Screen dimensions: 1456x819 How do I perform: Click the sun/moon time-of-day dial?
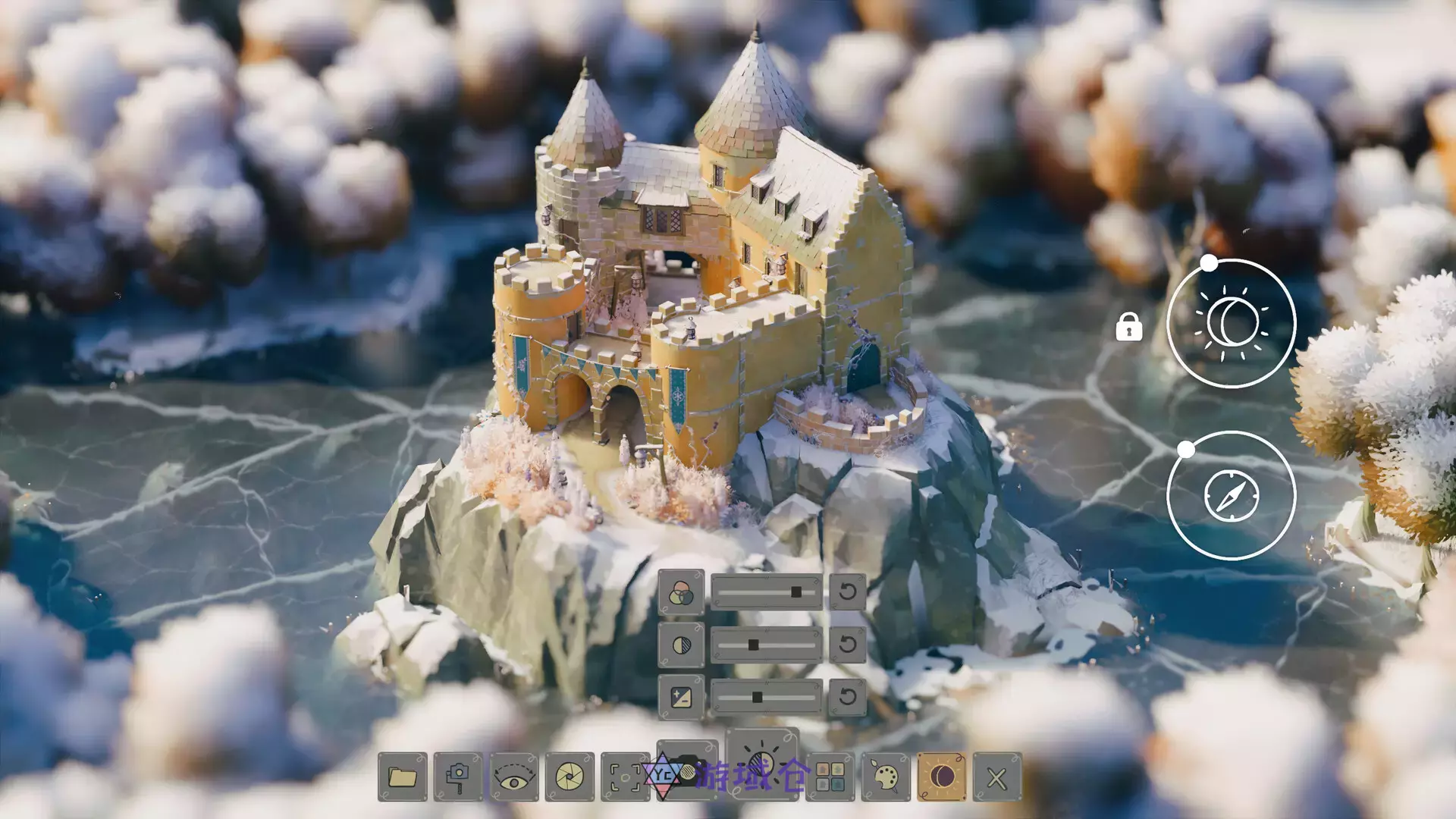(x=1232, y=322)
